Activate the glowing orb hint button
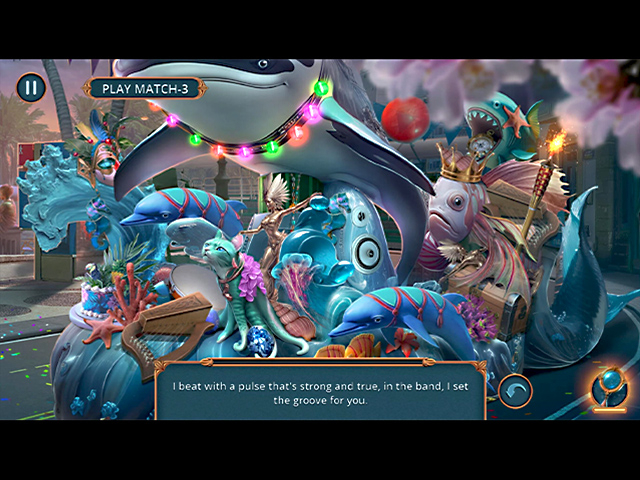 tap(609, 390)
